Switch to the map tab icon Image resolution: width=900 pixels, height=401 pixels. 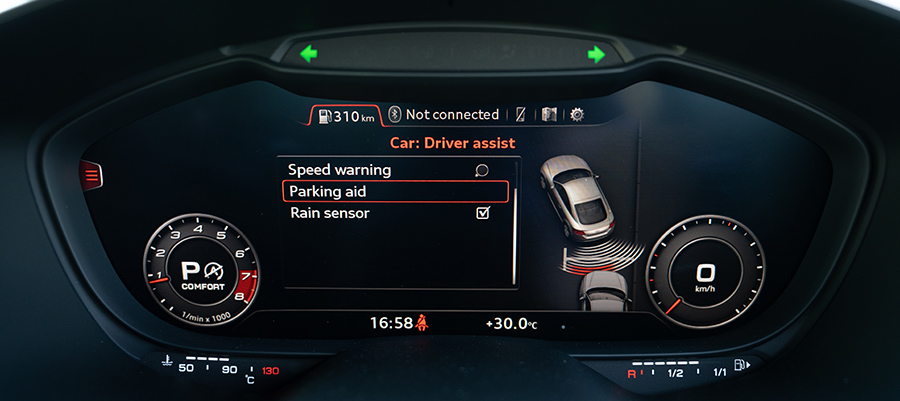[549, 114]
